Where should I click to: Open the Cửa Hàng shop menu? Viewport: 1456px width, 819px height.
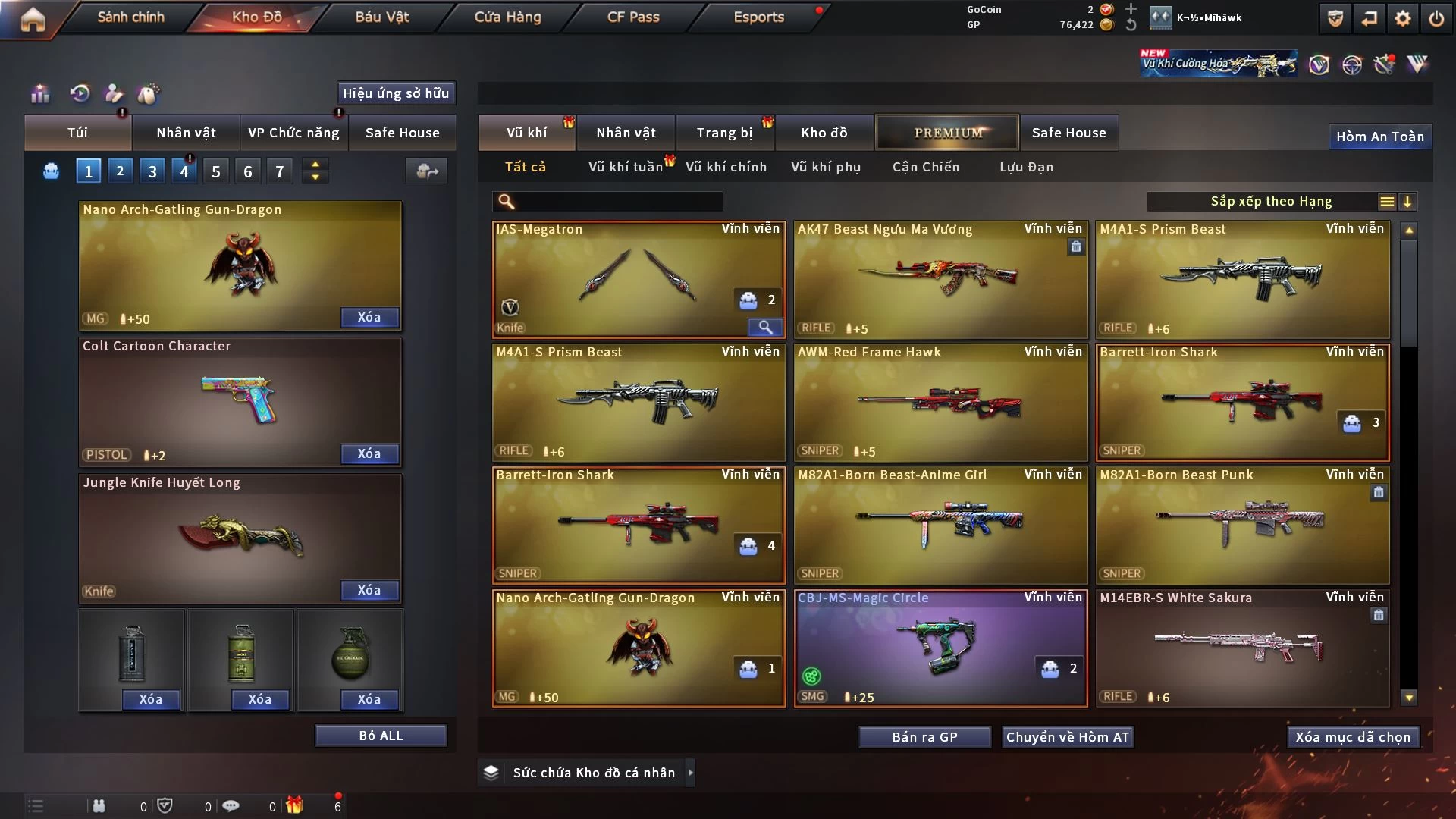click(507, 17)
